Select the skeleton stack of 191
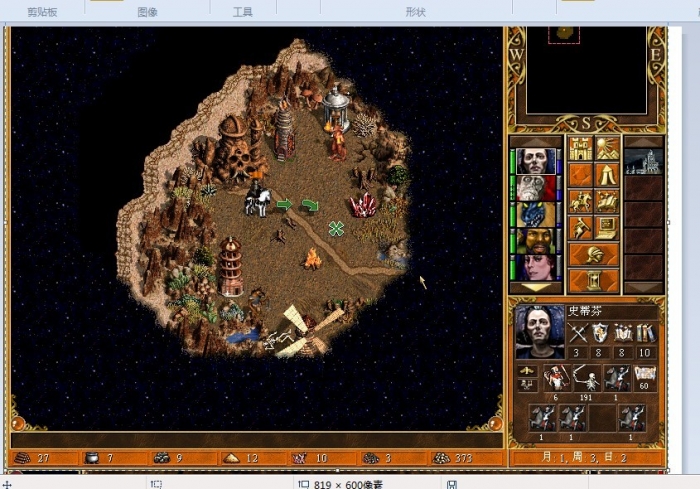Screen dimensions: 700x489 pos(584,380)
